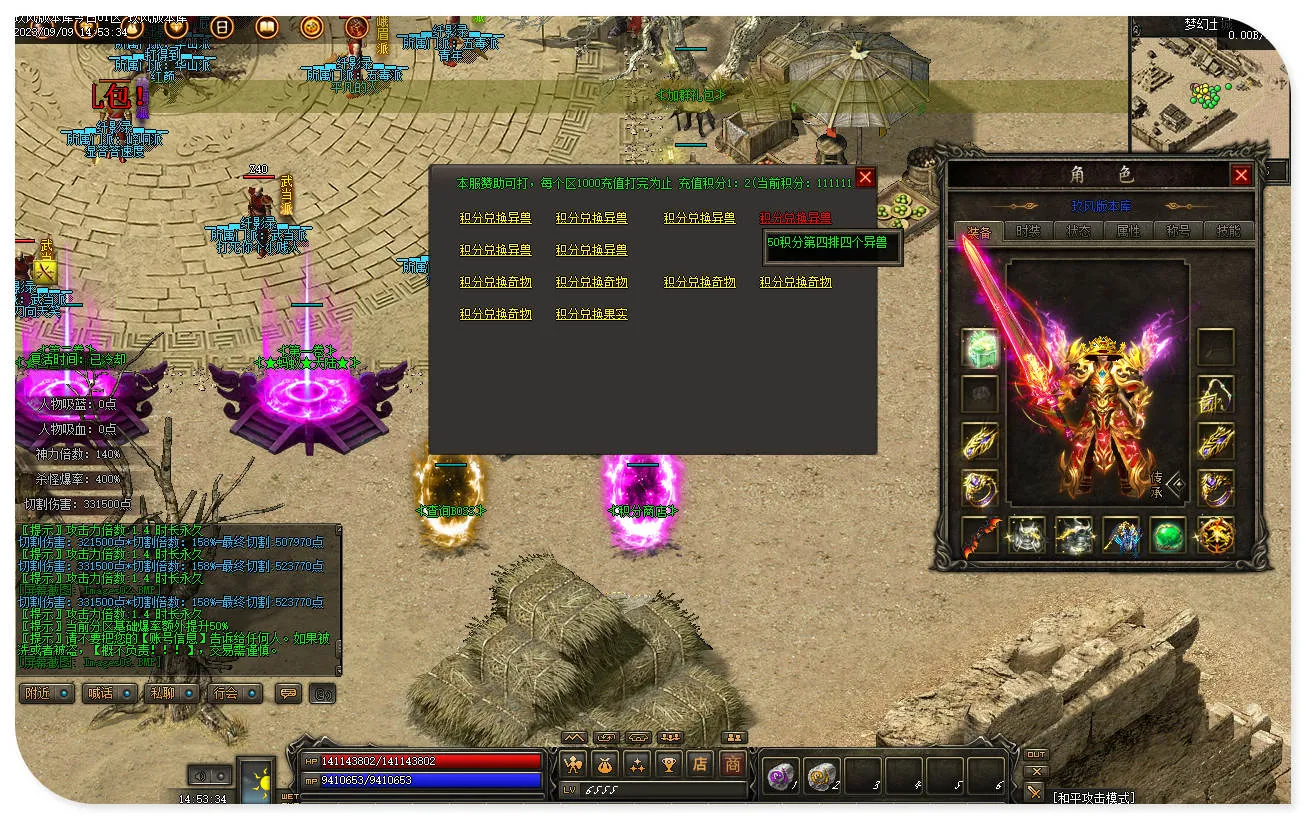
Task: Click the trophy icon on bottom bar
Action: 668,765
